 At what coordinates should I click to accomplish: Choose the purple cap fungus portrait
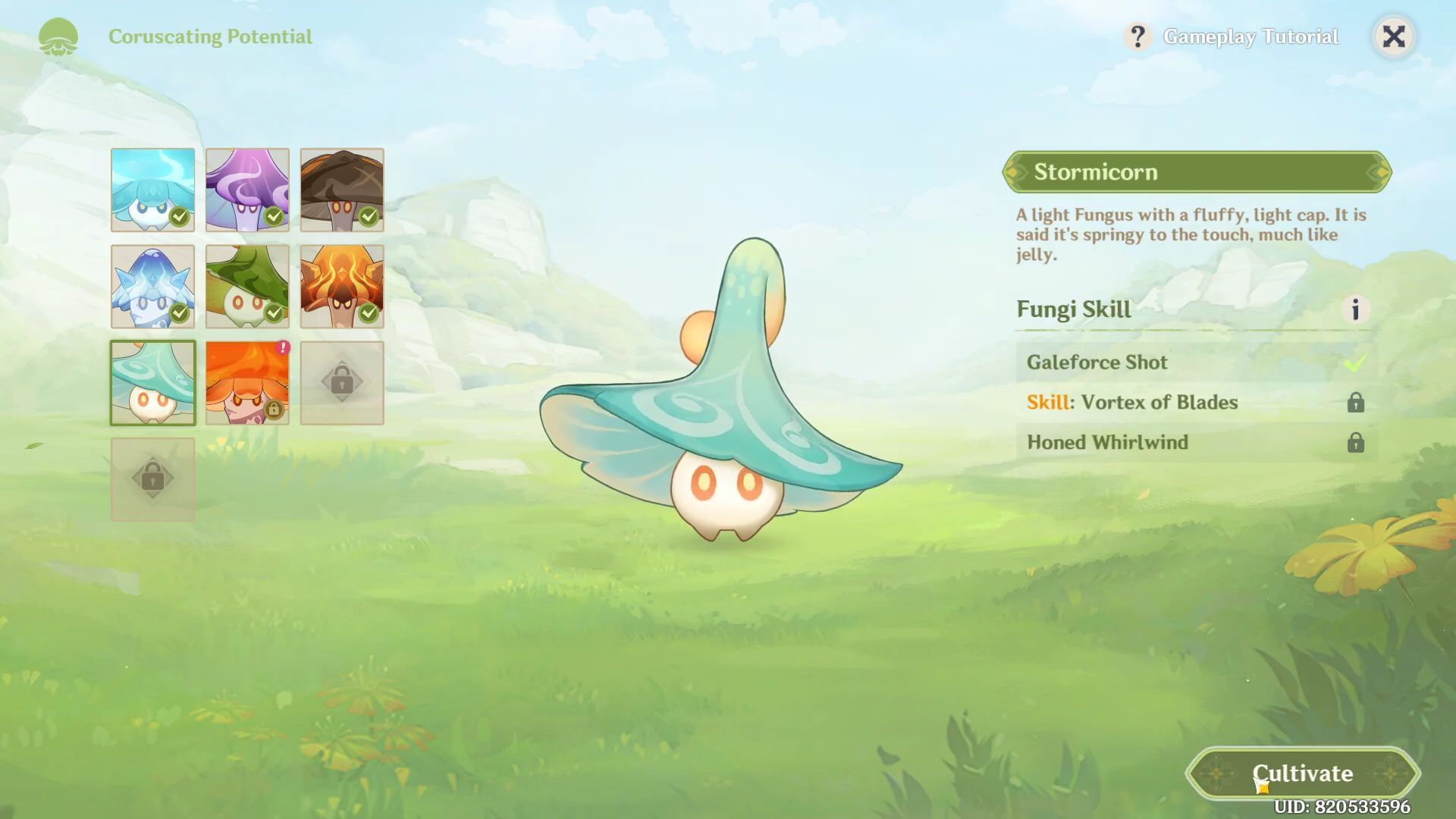(x=247, y=190)
